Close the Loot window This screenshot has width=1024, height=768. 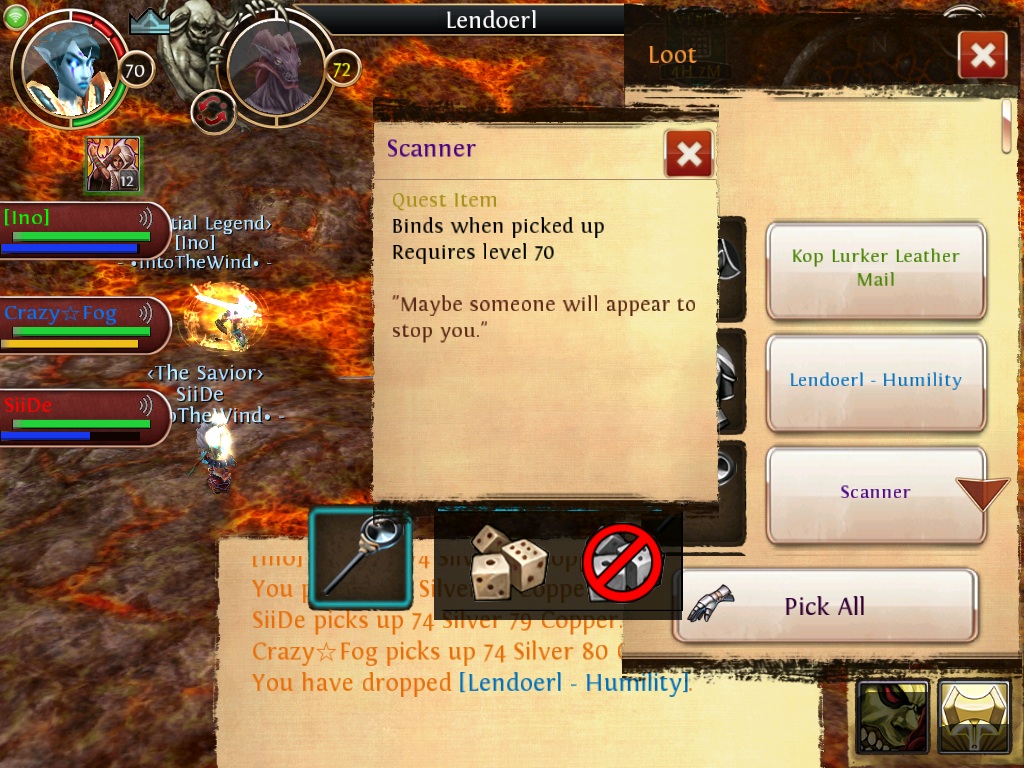point(981,55)
